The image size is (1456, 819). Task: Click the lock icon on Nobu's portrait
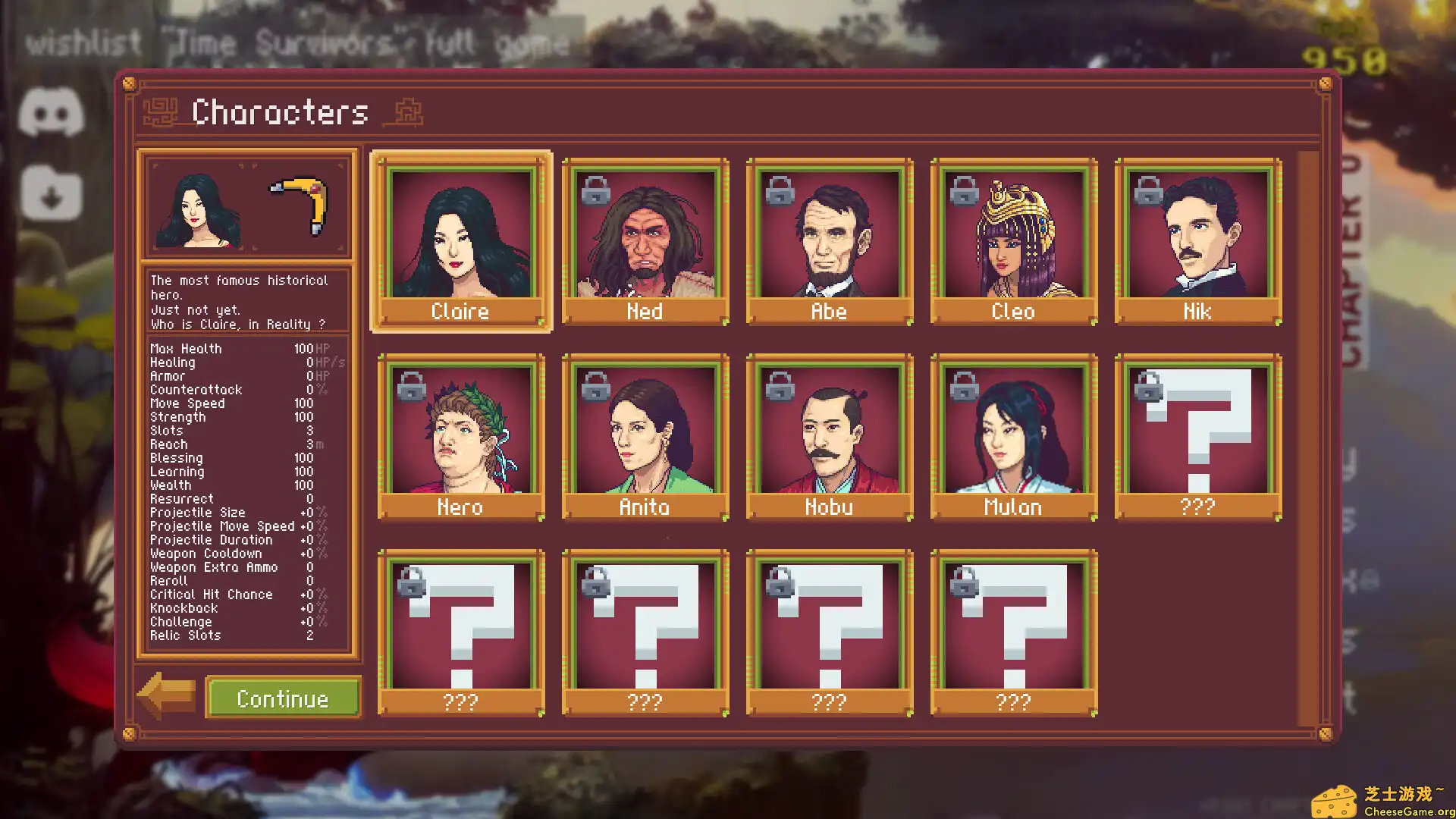click(780, 388)
